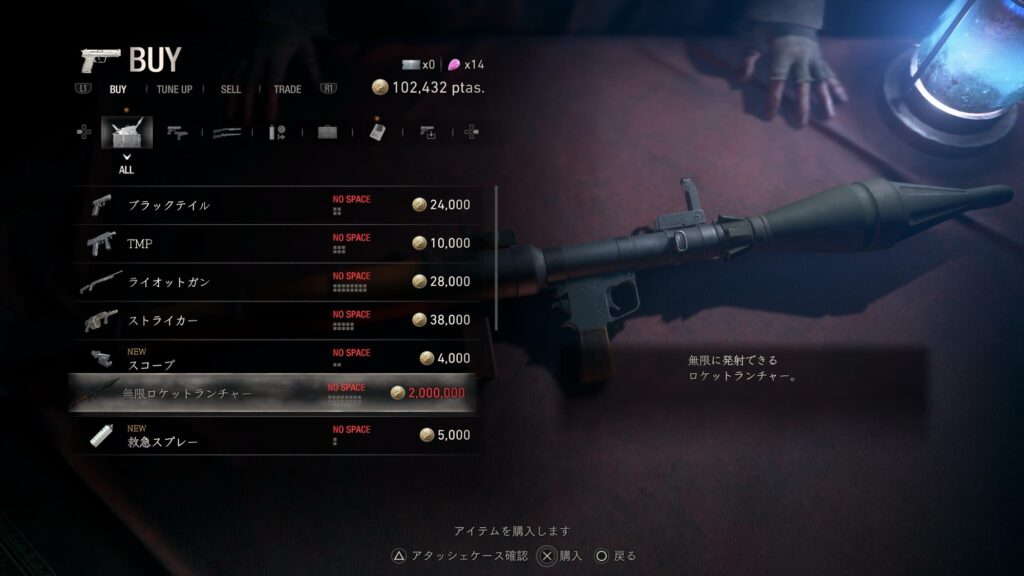The image size is (1024, 576).
Task: Filter by the weapon download category icon
Action: (x=427, y=132)
